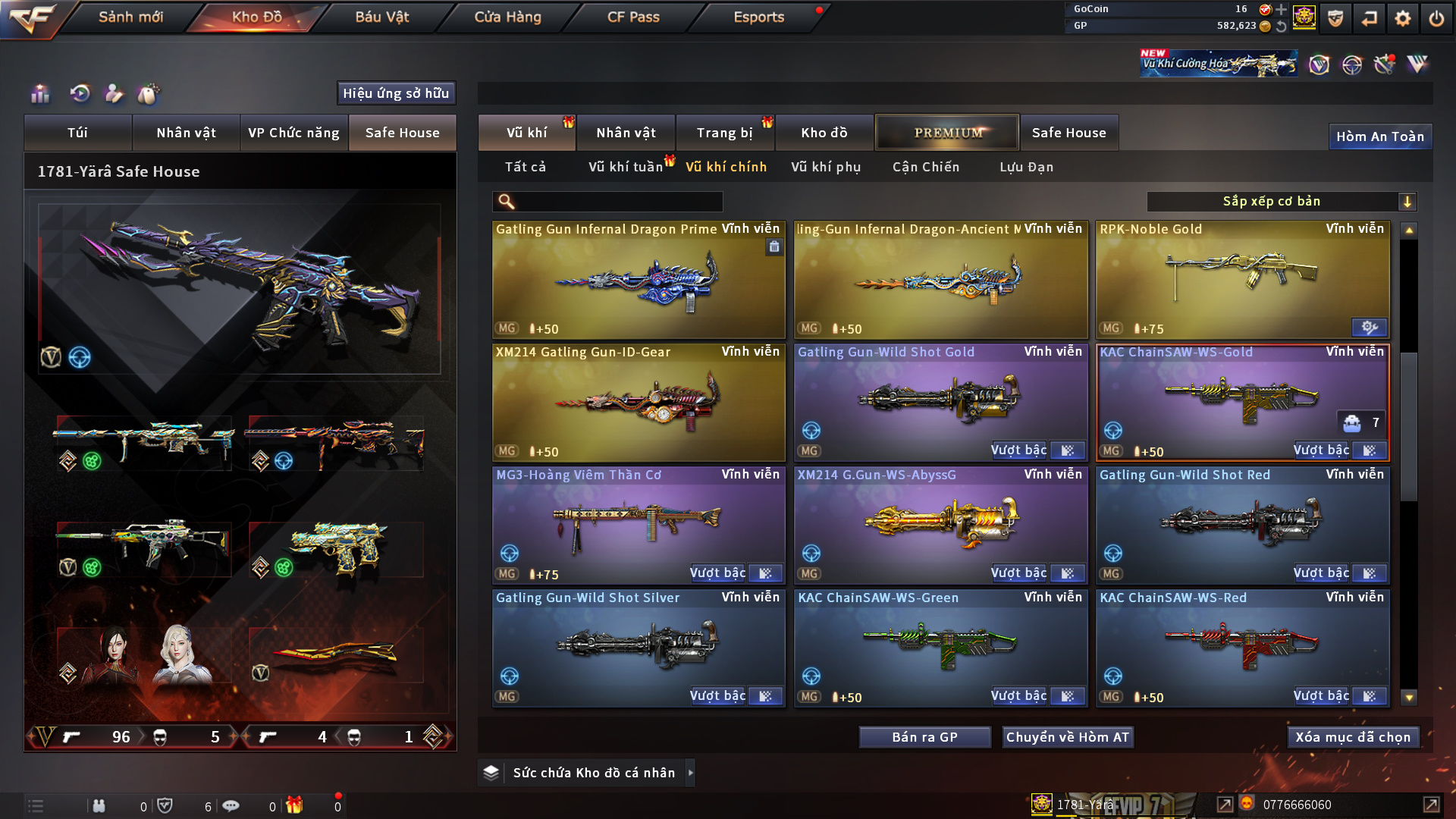Switch to the Esports section
This screenshot has height=819, width=1456.
tap(758, 17)
